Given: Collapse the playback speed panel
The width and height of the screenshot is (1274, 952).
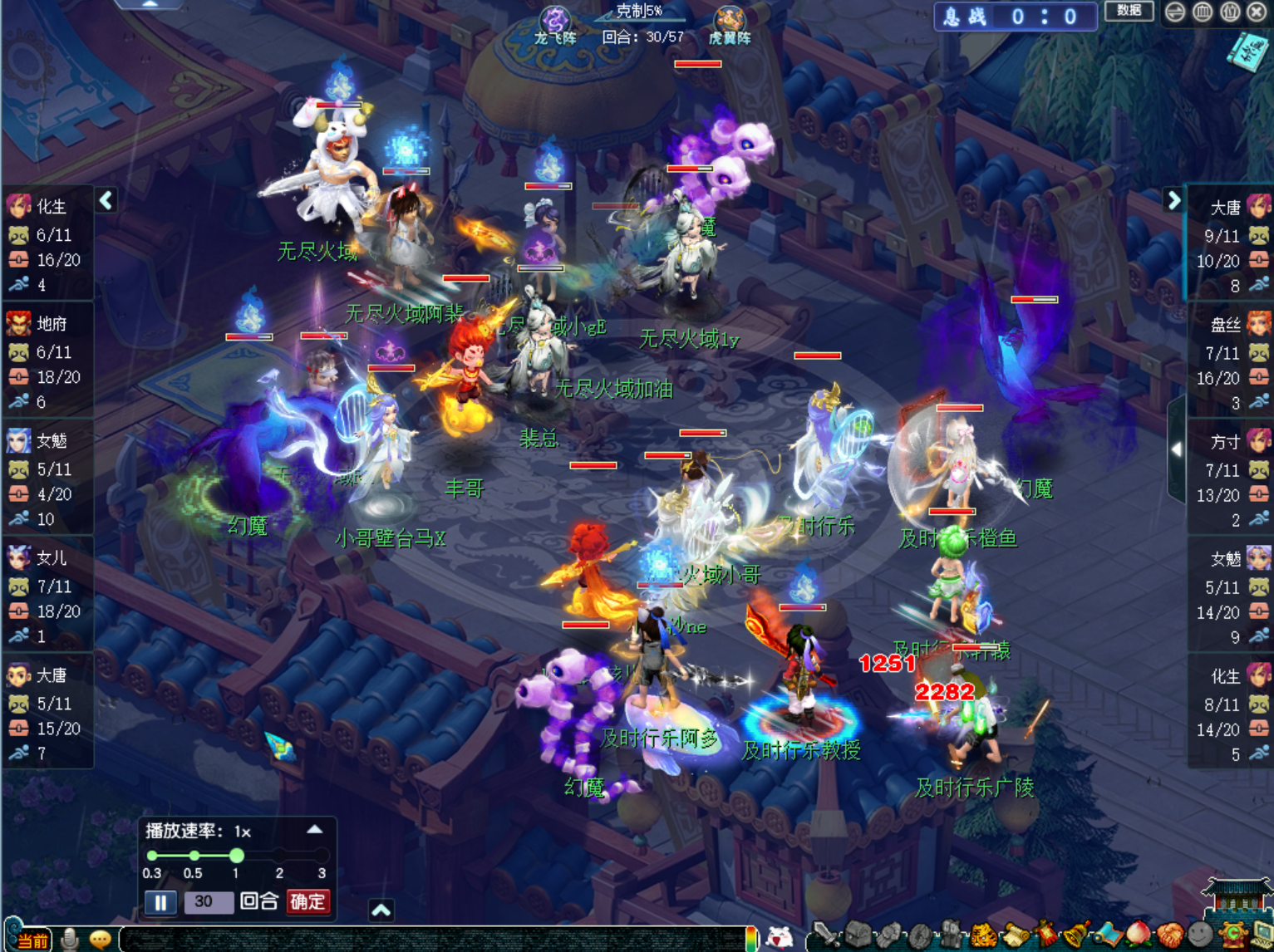Looking at the screenshot, I should [x=315, y=829].
